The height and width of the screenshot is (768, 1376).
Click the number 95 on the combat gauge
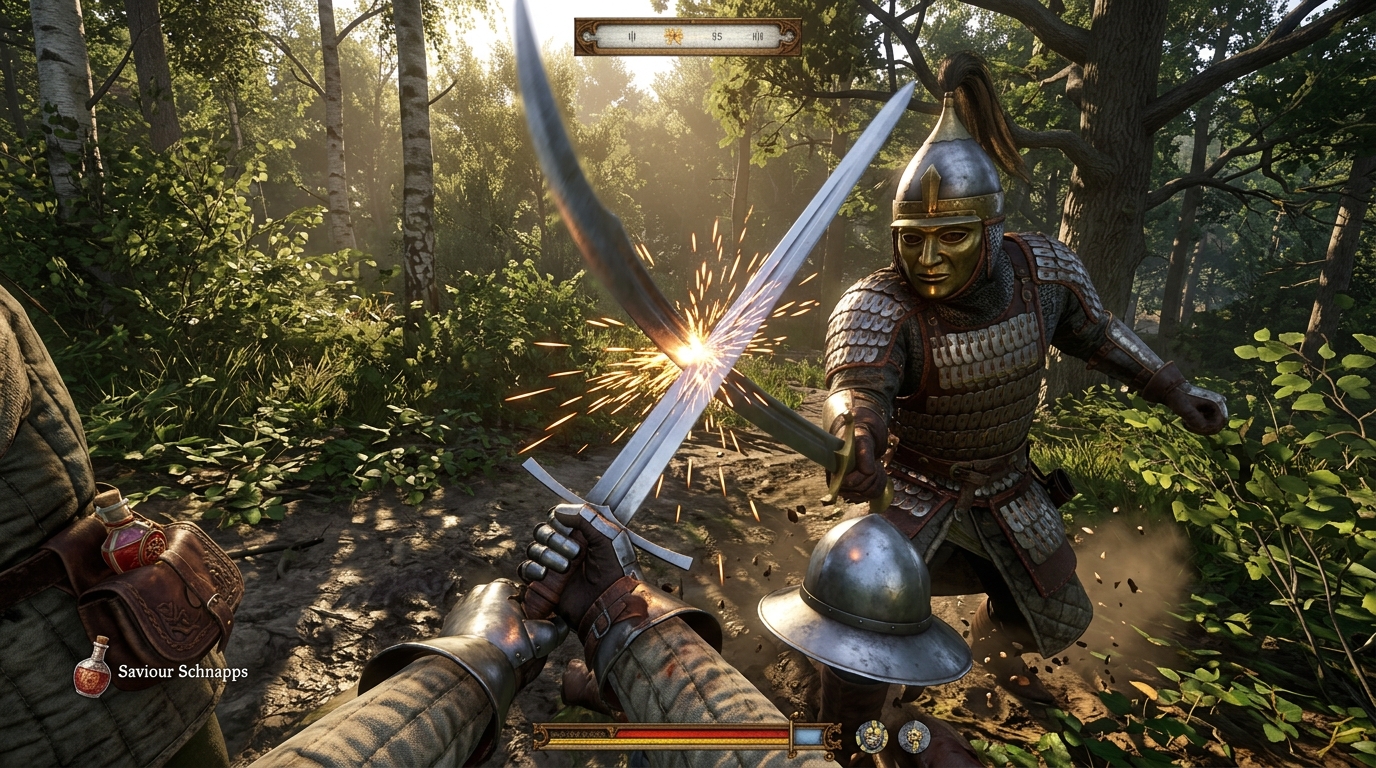coord(717,36)
